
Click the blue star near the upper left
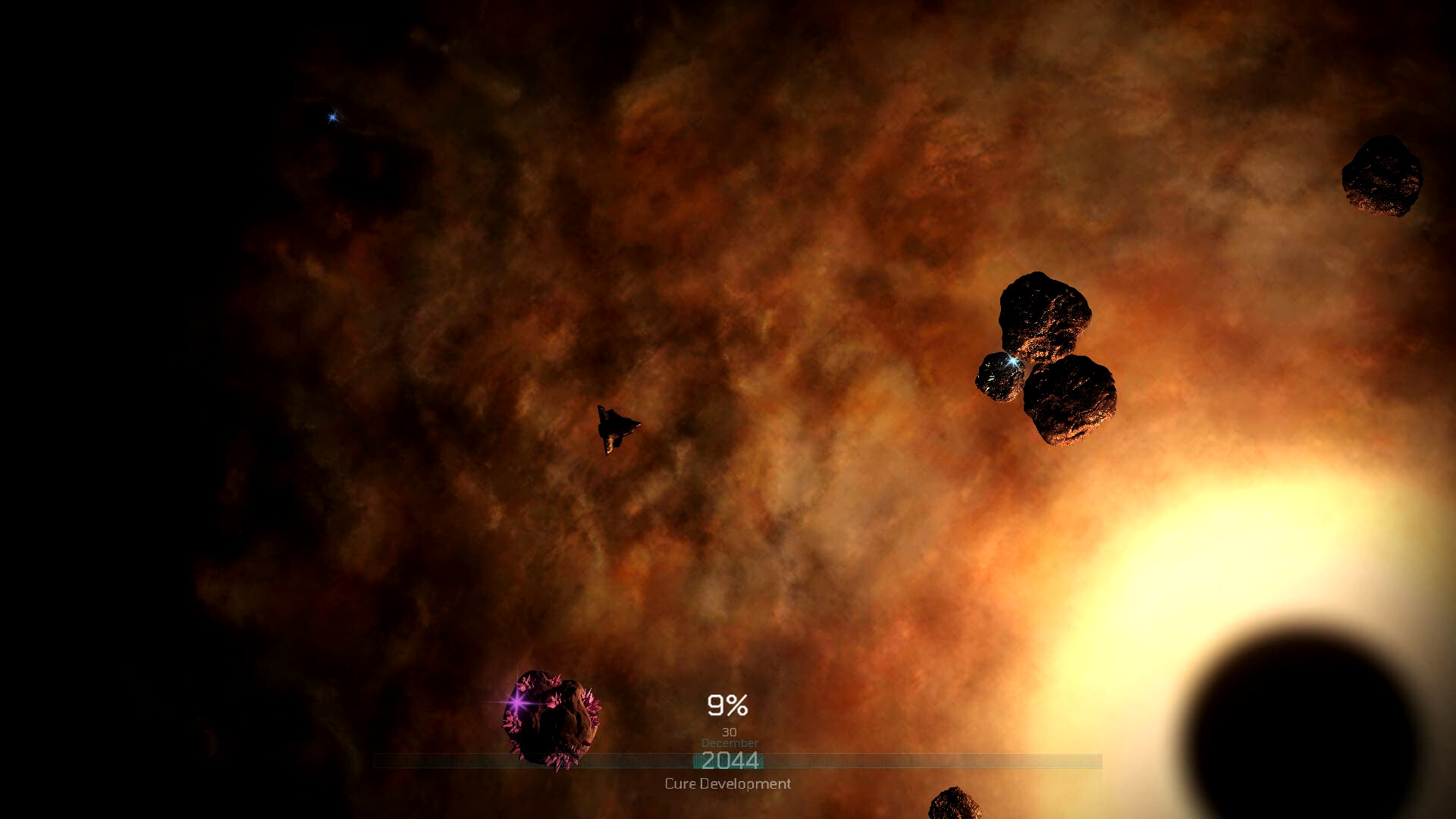pos(331,117)
